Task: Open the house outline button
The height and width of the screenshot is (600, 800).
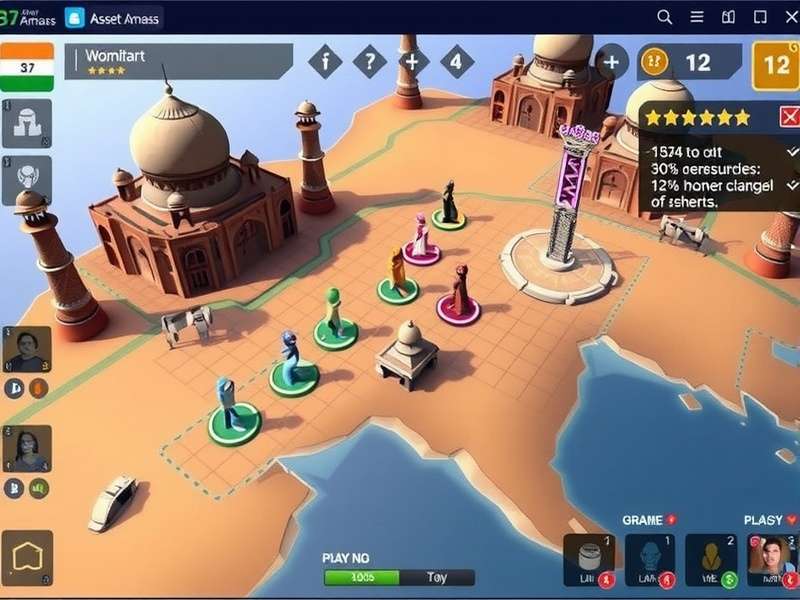Action: pyautogui.click(x=27, y=557)
